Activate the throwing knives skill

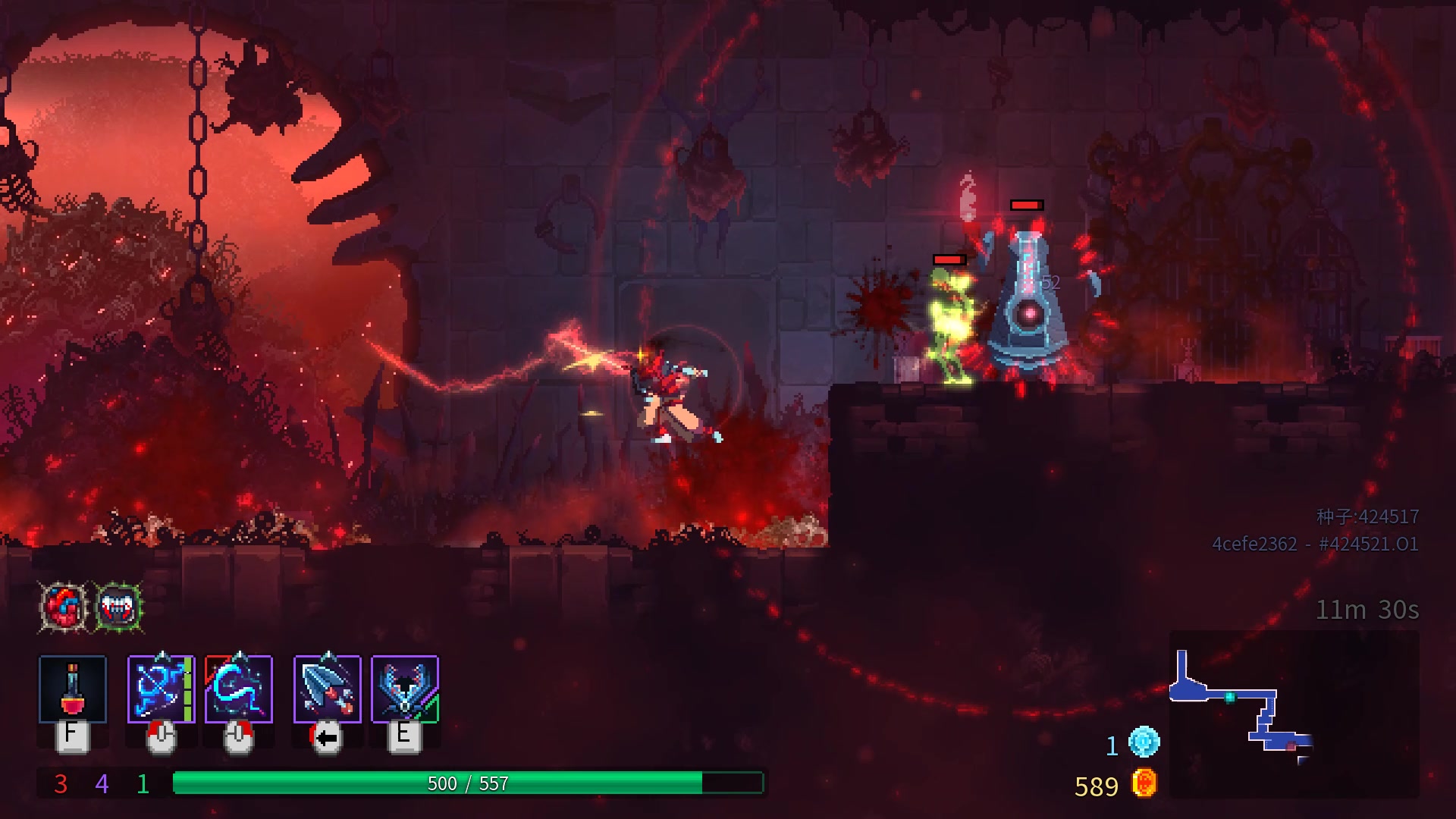[x=328, y=689]
